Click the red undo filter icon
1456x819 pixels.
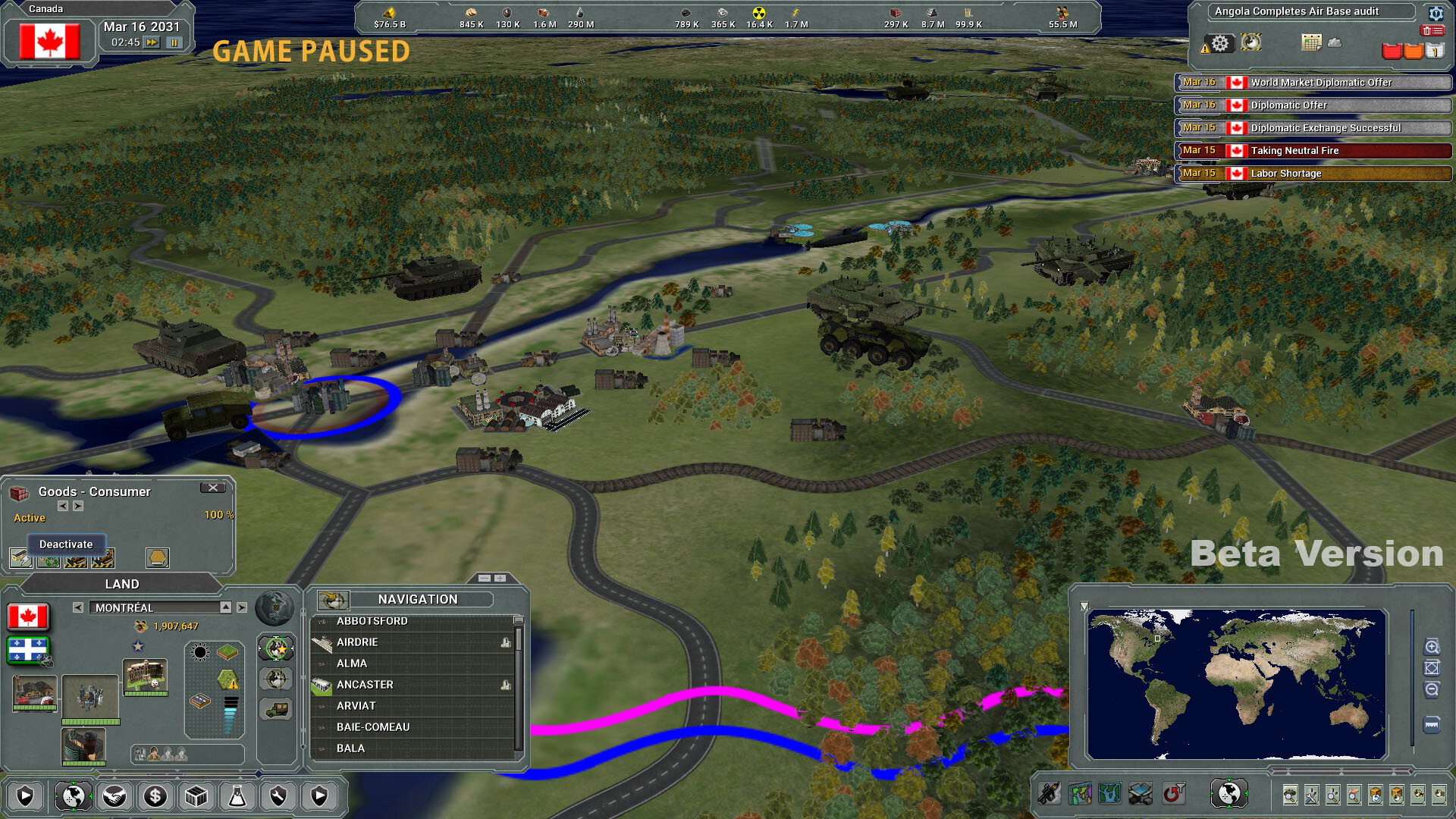click(1172, 793)
